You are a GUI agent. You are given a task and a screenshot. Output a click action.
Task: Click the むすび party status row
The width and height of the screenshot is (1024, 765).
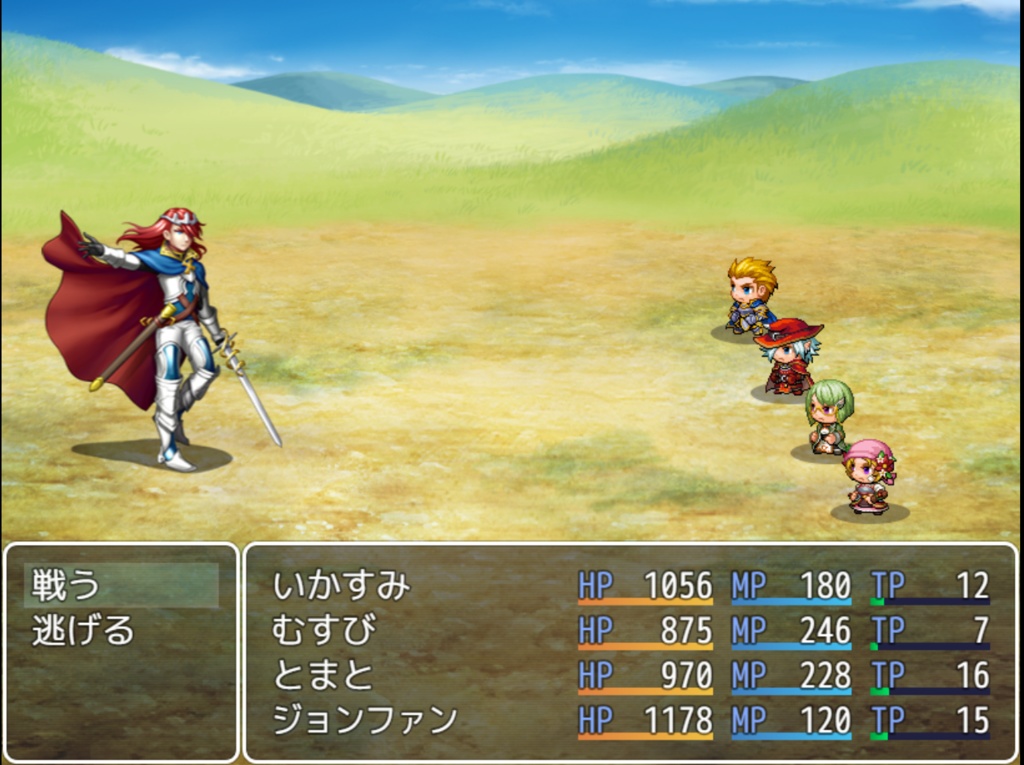tap(324, 630)
